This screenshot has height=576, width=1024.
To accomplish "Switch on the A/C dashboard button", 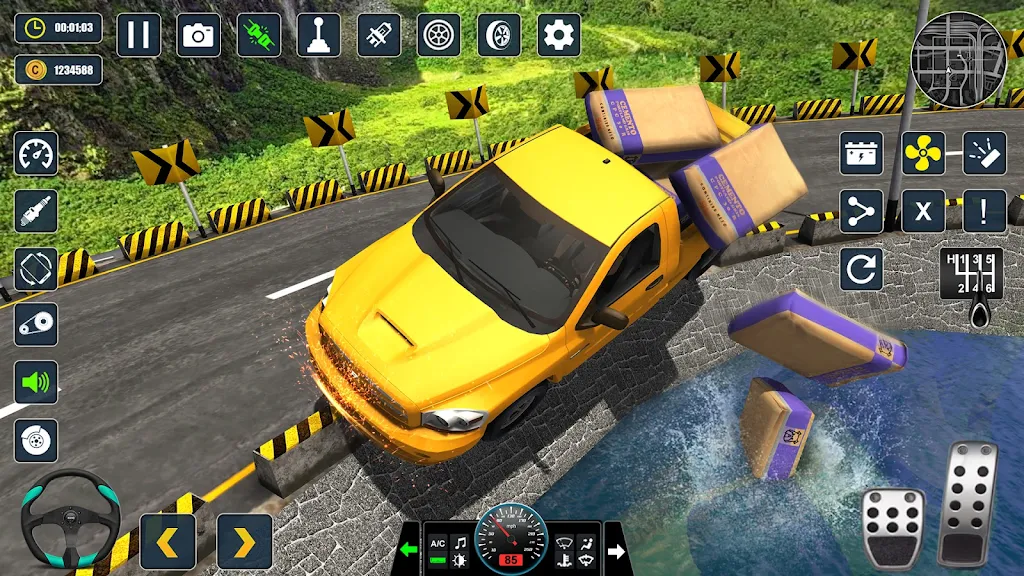I will pos(437,543).
